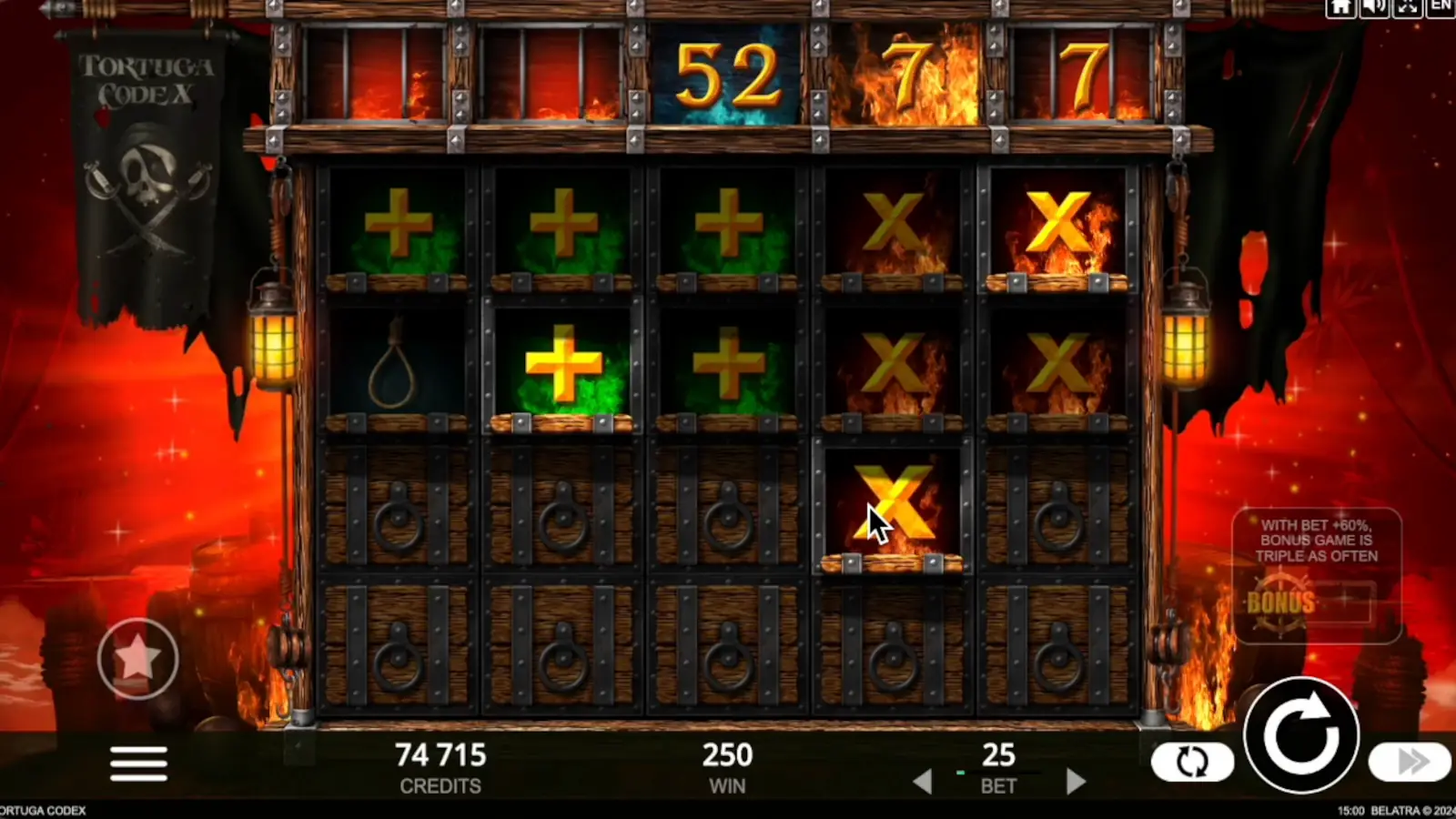Increase bet with right arrow
This screenshot has height=819, width=1456.
pyautogui.click(x=1077, y=781)
